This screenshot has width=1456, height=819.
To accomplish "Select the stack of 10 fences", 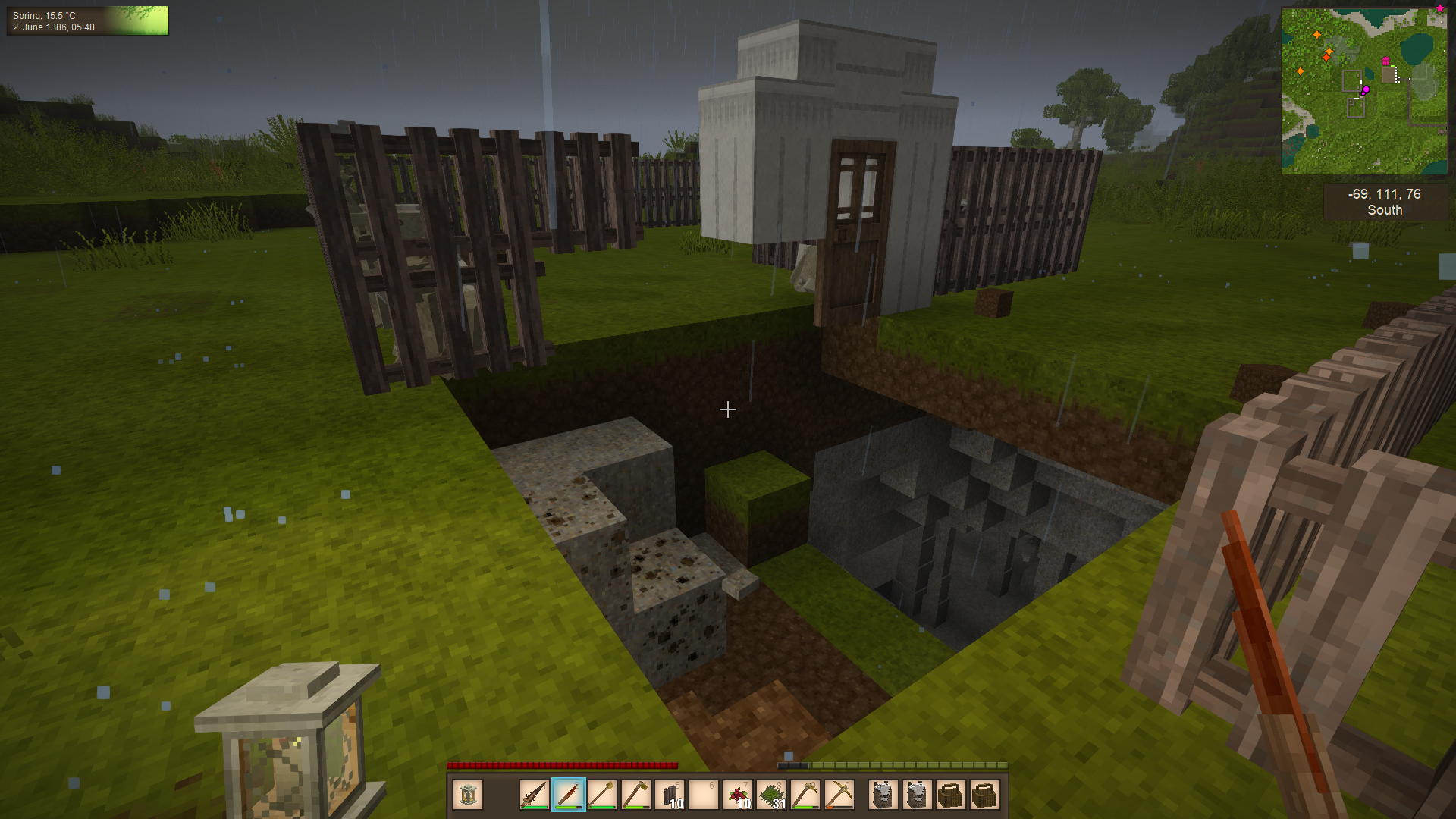I will click(x=670, y=795).
